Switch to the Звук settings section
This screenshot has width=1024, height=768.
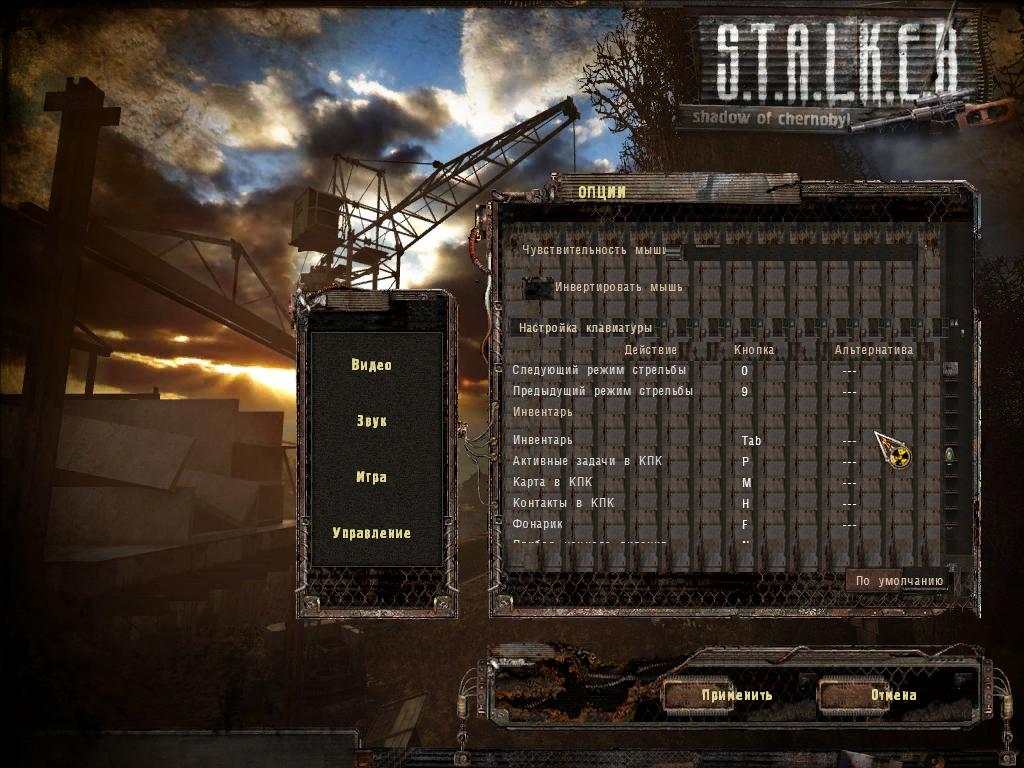click(371, 421)
